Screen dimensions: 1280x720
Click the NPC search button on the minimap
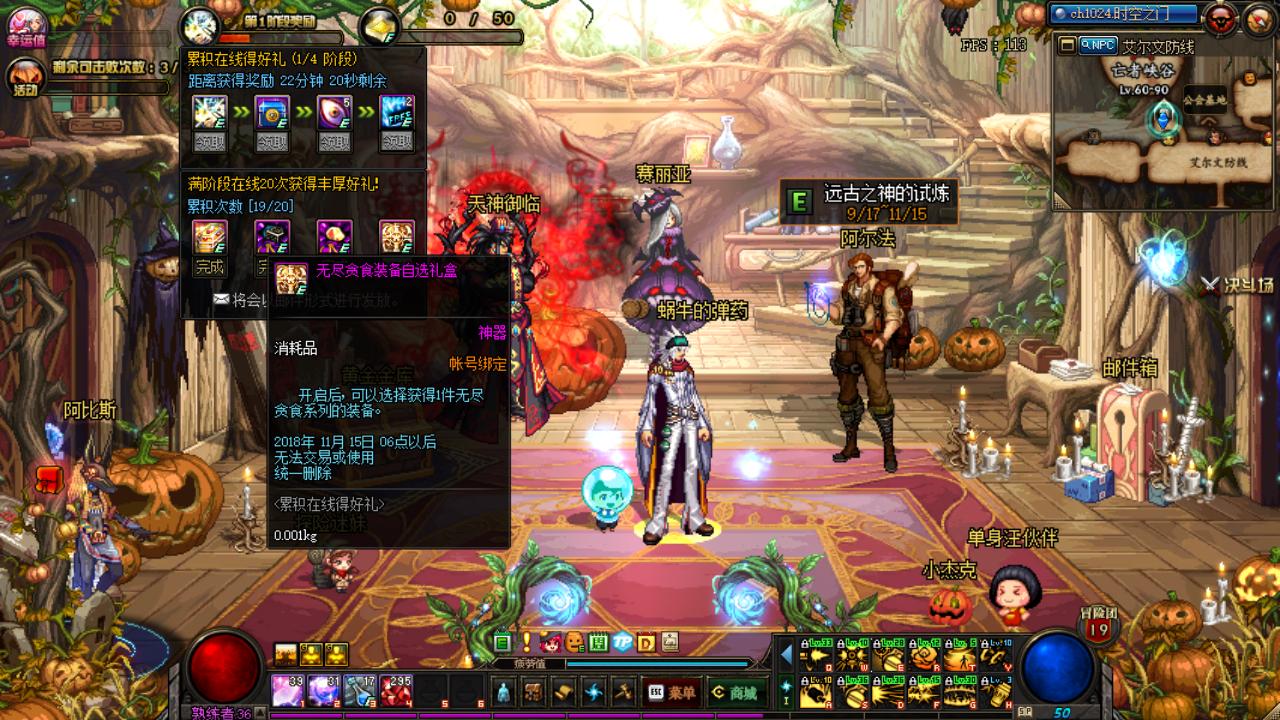click(x=1098, y=45)
